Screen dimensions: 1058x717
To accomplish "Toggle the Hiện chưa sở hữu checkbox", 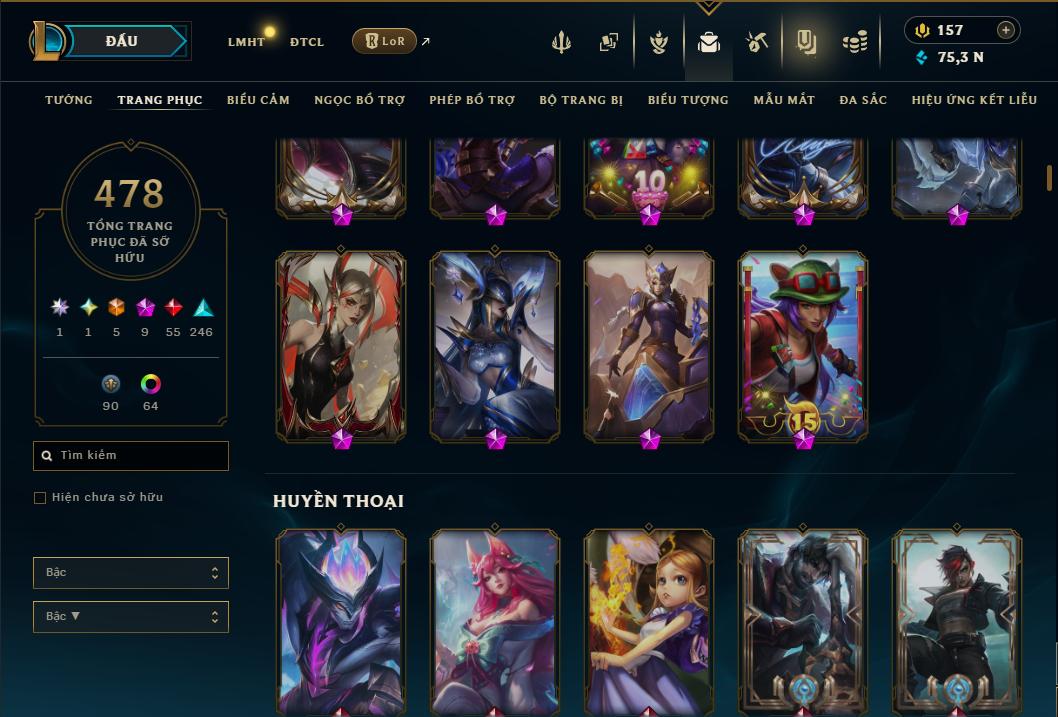I will pos(40,498).
